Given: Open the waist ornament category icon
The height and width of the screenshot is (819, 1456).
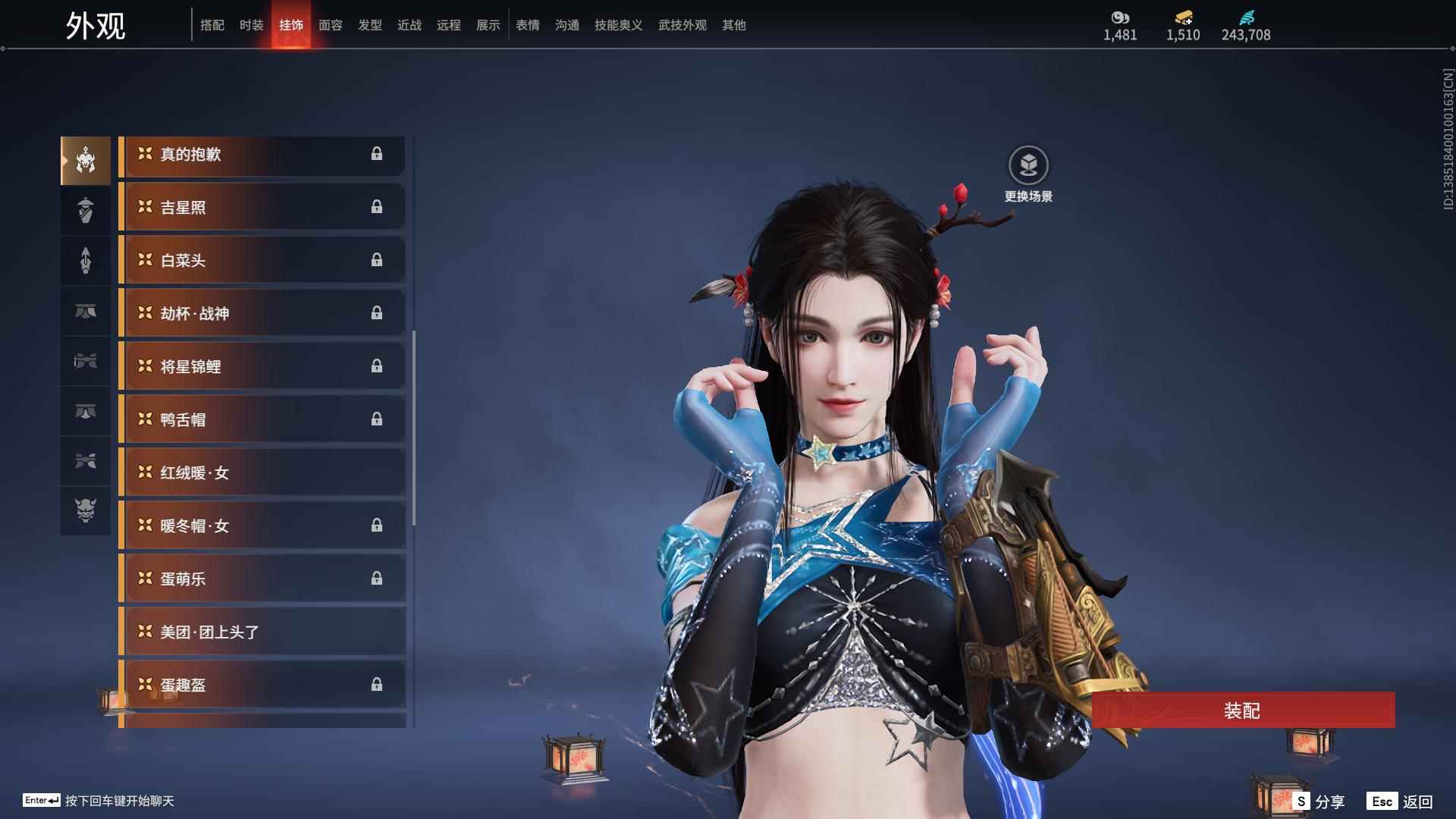Looking at the screenshot, I should pos(86,312).
